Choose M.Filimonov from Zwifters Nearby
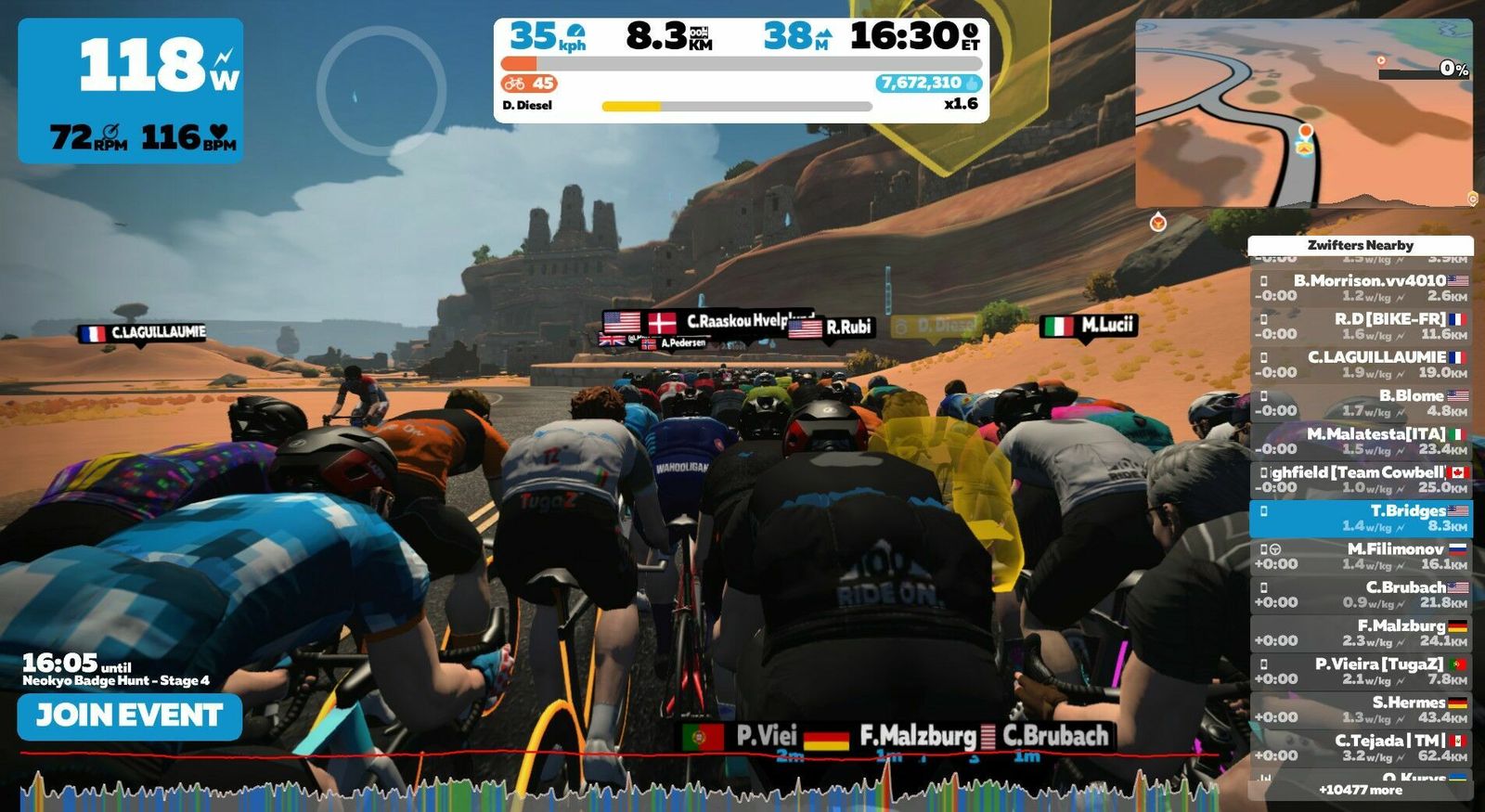Image resolution: width=1485 pixels, height=812 pixels. tap(1361, 556)
